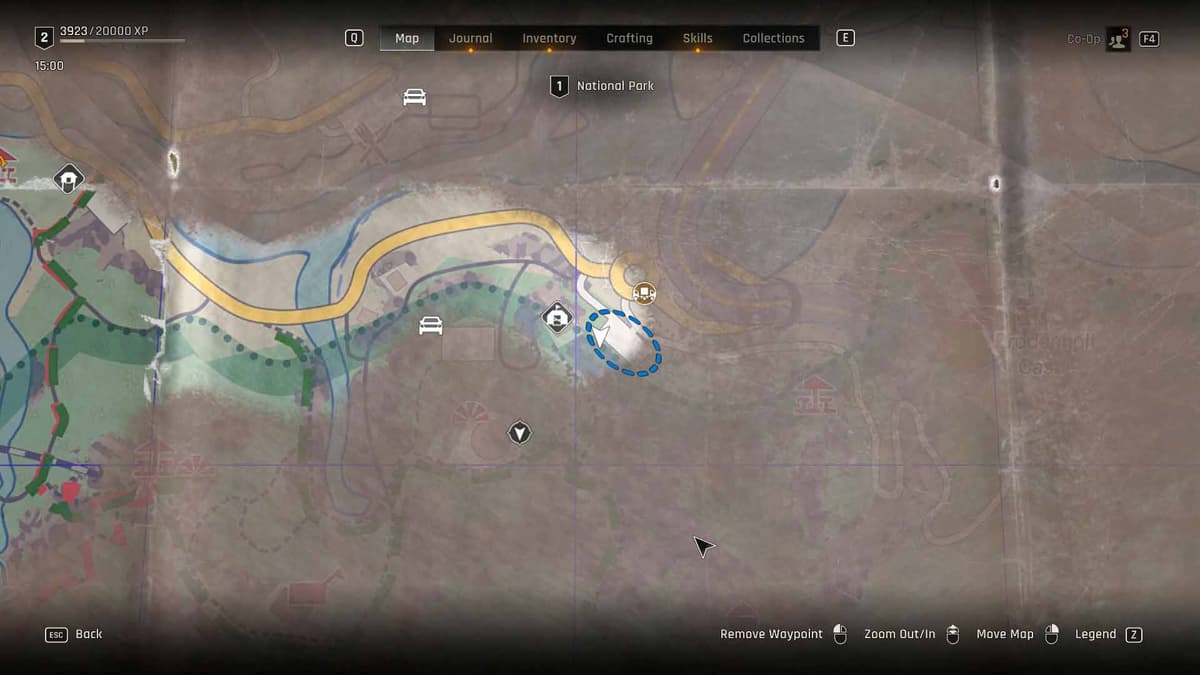
Task: Select the safe house marker under the clock
Action: (68, 179)
